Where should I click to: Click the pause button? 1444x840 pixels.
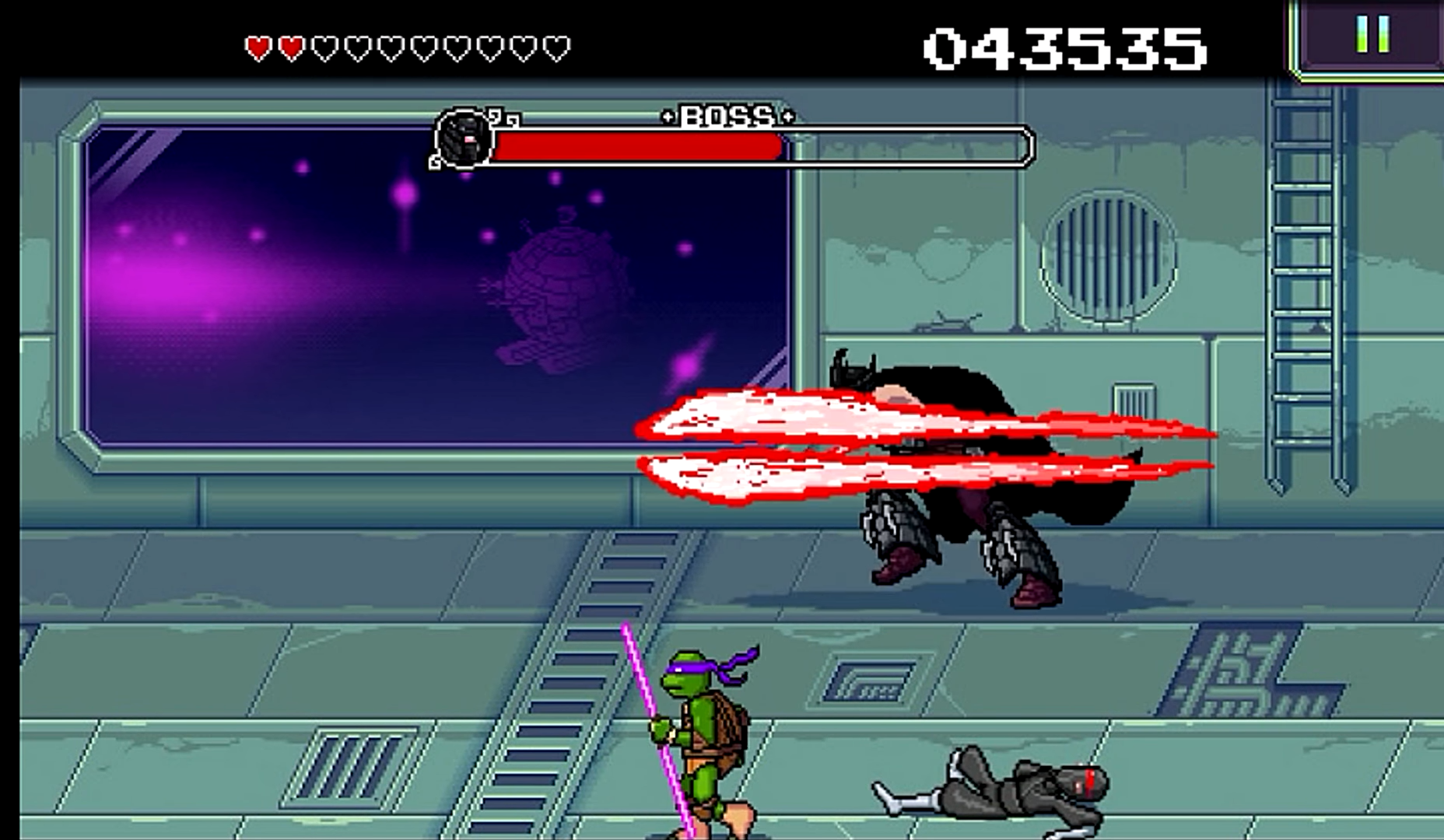(1372, 33)
